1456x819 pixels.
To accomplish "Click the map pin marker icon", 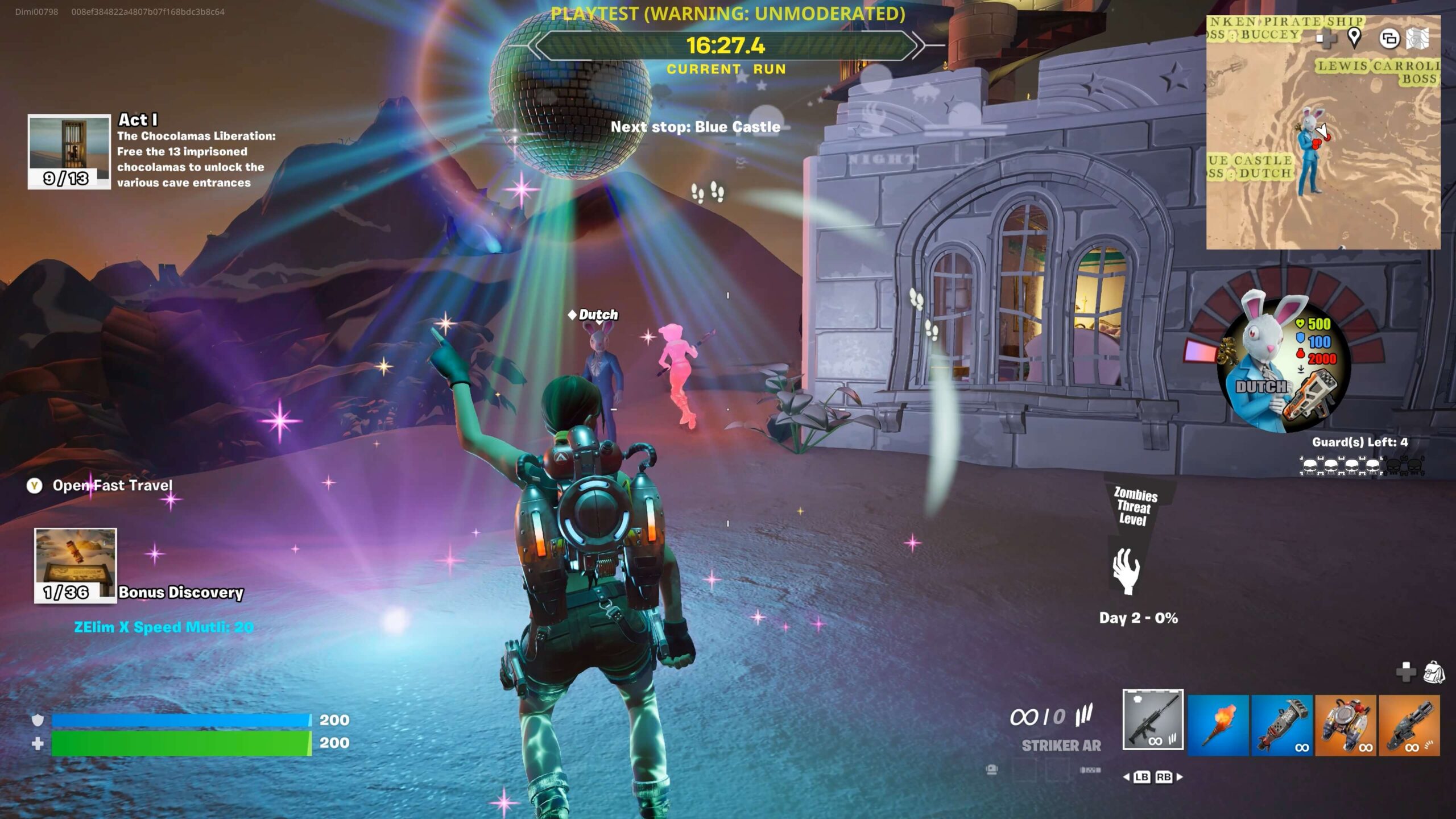I will pyautogui.click(x=1354, y=38).
